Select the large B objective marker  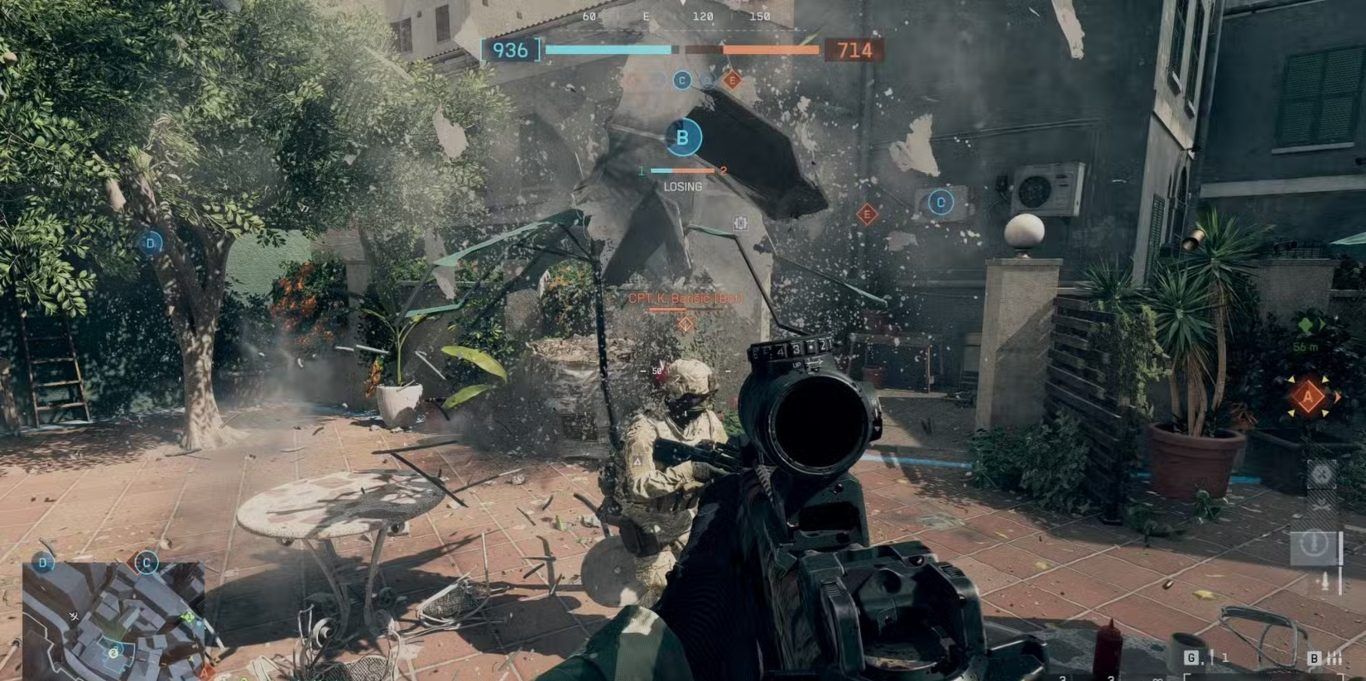tap(683, 137)
